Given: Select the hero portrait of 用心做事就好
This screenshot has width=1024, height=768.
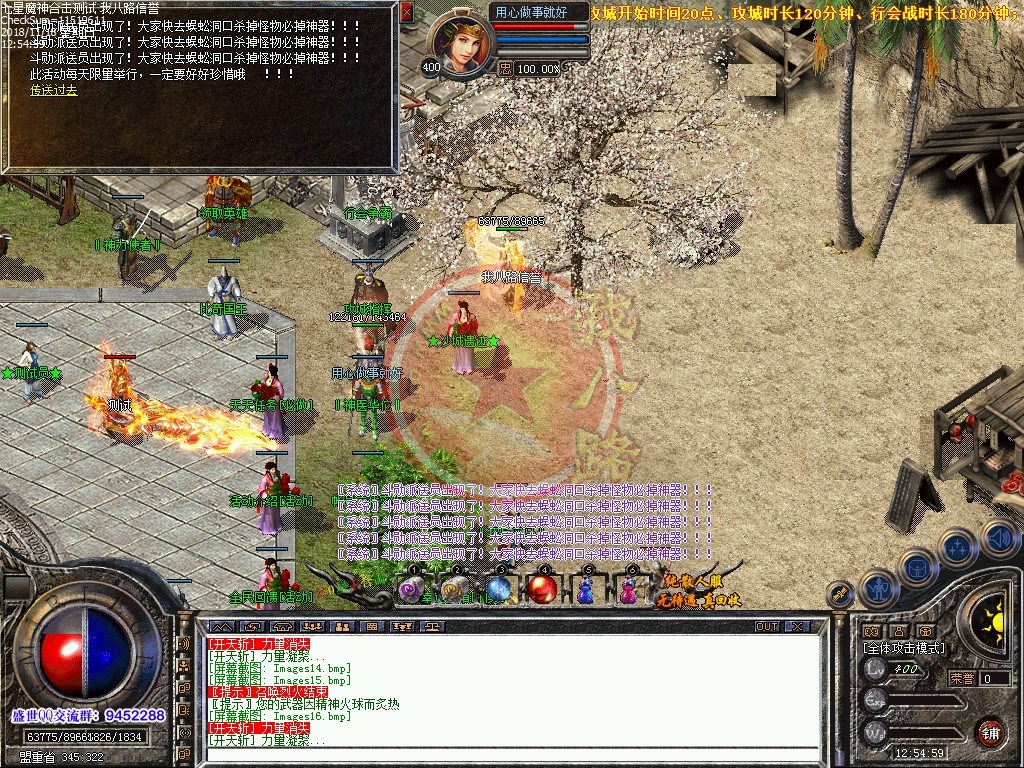Looking at the screenshot, I should click(x=460, y=43).
